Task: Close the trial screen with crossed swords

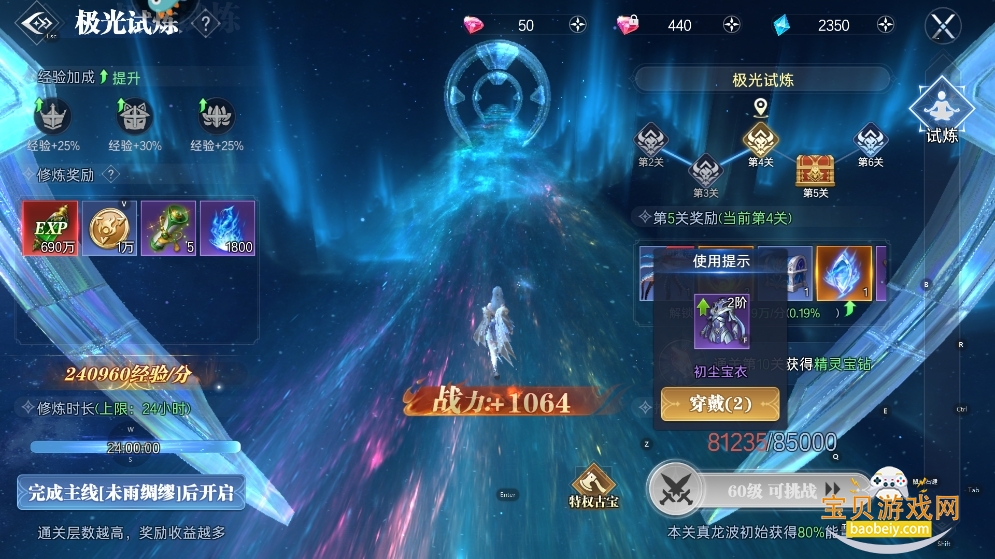Action: click(x=943, y=26)
